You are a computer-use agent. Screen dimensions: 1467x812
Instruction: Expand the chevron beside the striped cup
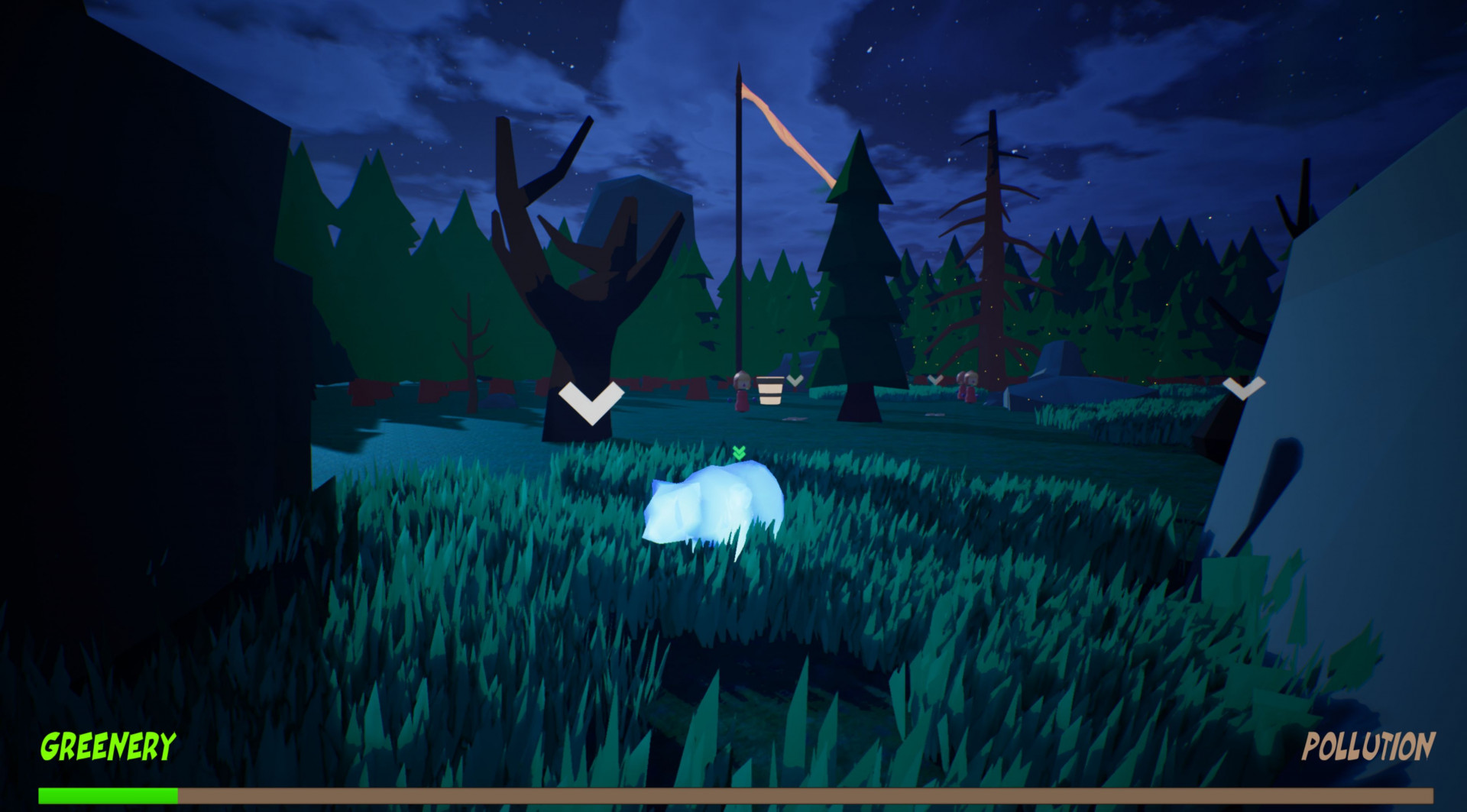pos(795,380)
